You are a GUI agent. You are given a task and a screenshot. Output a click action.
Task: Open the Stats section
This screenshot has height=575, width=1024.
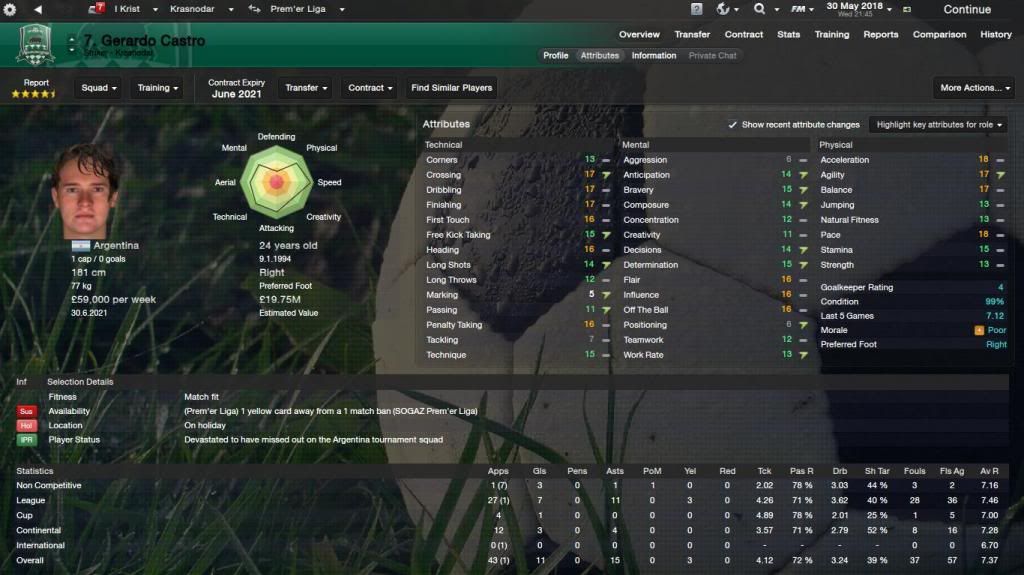coord(789,34)
